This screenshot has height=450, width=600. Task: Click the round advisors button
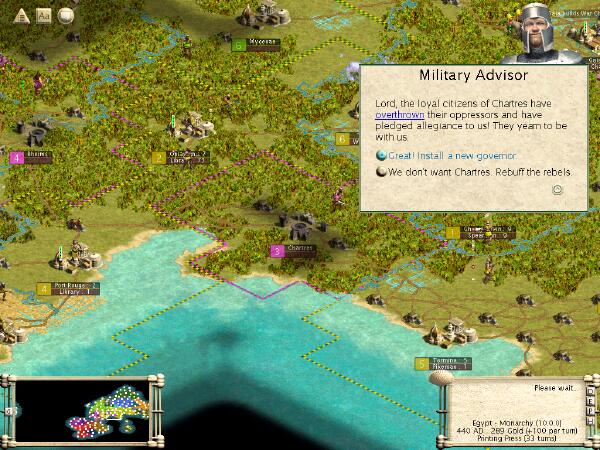(x=66, y=15)
